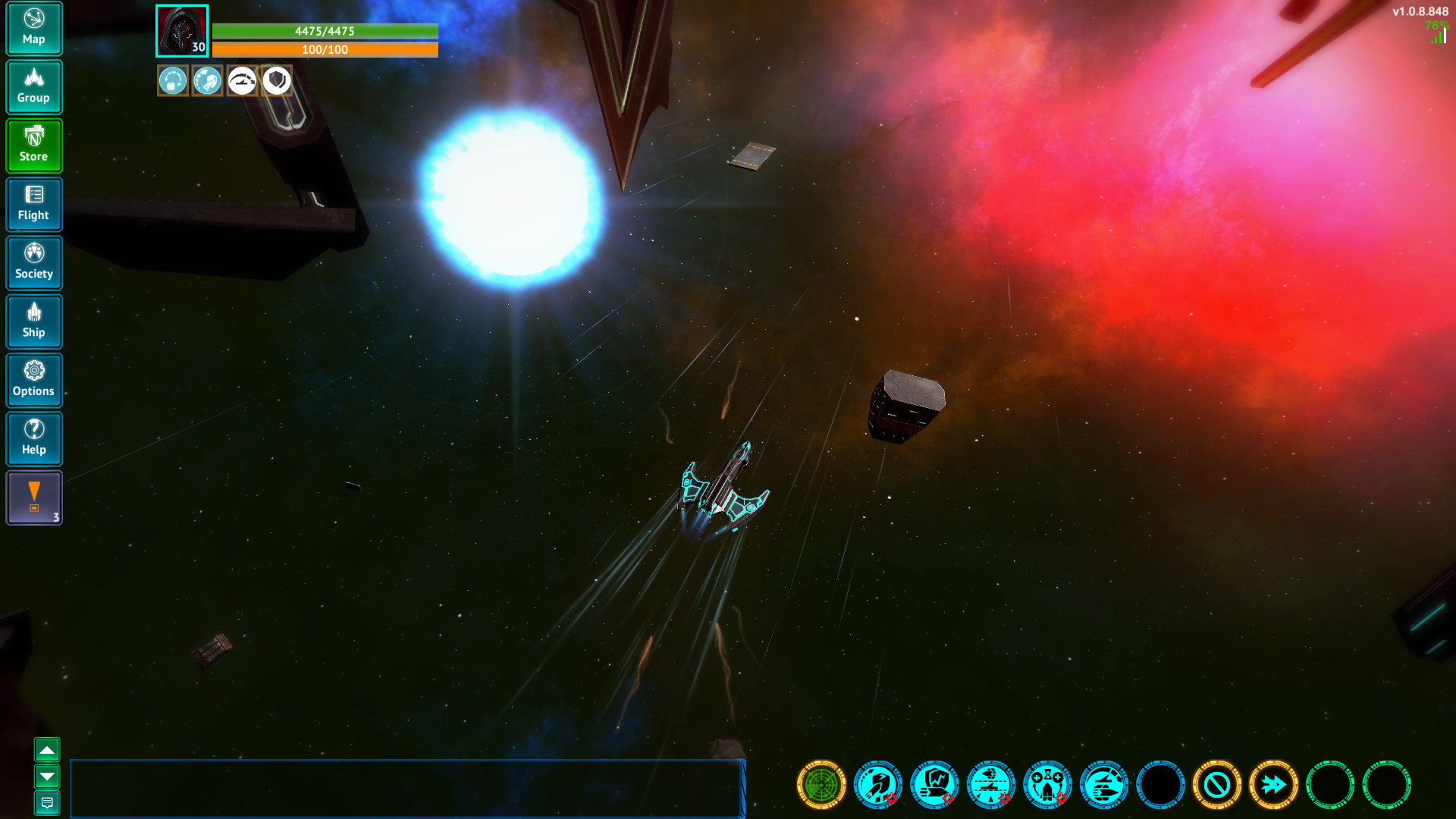Viewport: 1456px width, 819px height.
Task: Activate the green radar scanner ability
Action: (x=821, y=786)
